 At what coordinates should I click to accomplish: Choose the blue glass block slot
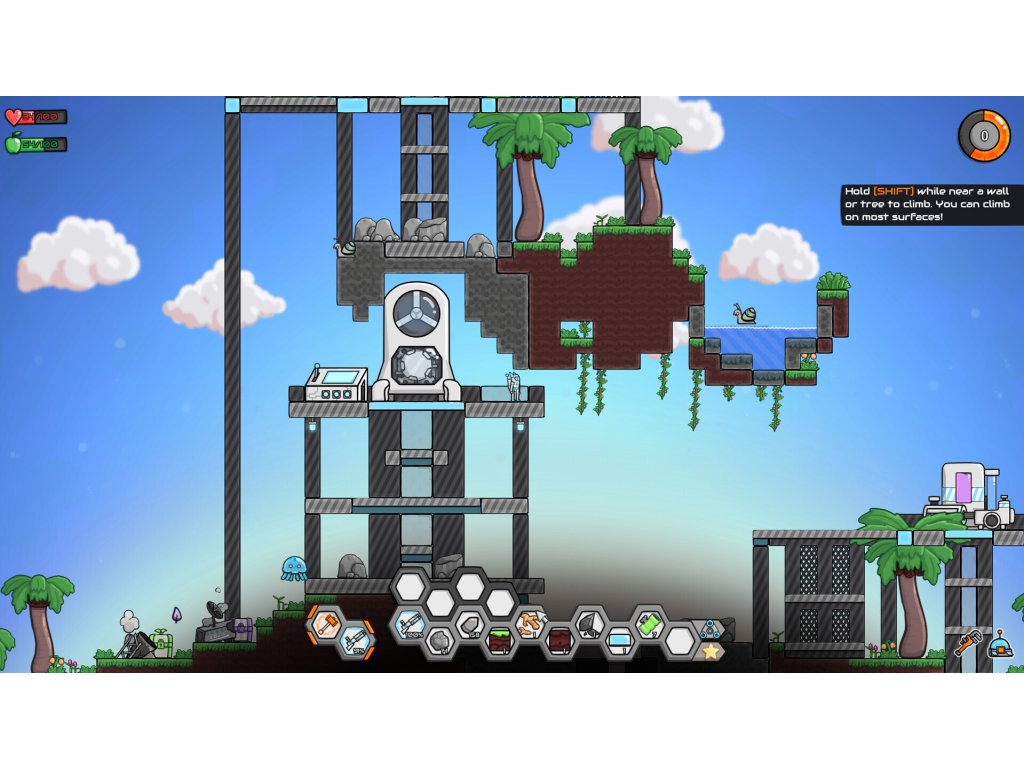[x=619, y=641]
